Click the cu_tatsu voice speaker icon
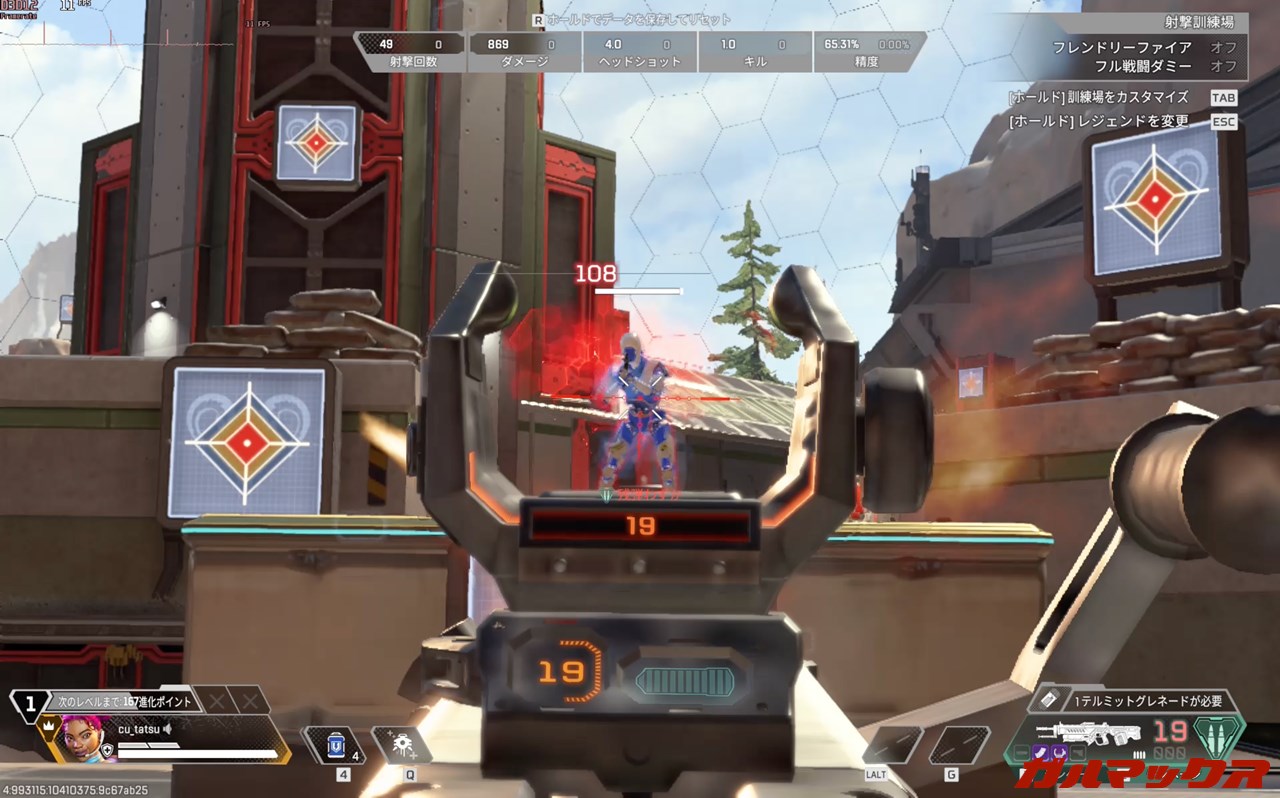 coord(168,729)
